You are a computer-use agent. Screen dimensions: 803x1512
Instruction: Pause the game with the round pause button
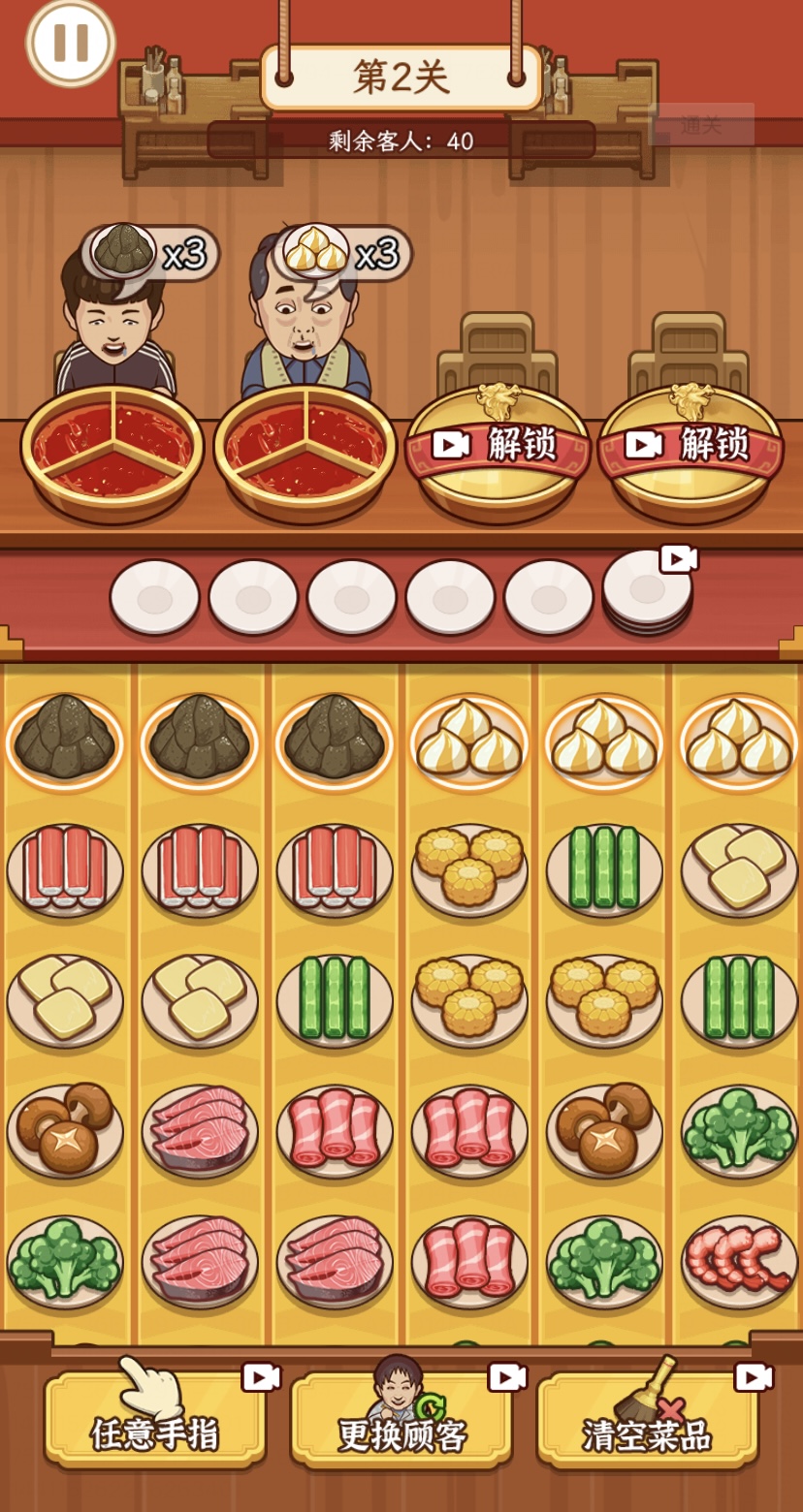[x=70, y=42]
